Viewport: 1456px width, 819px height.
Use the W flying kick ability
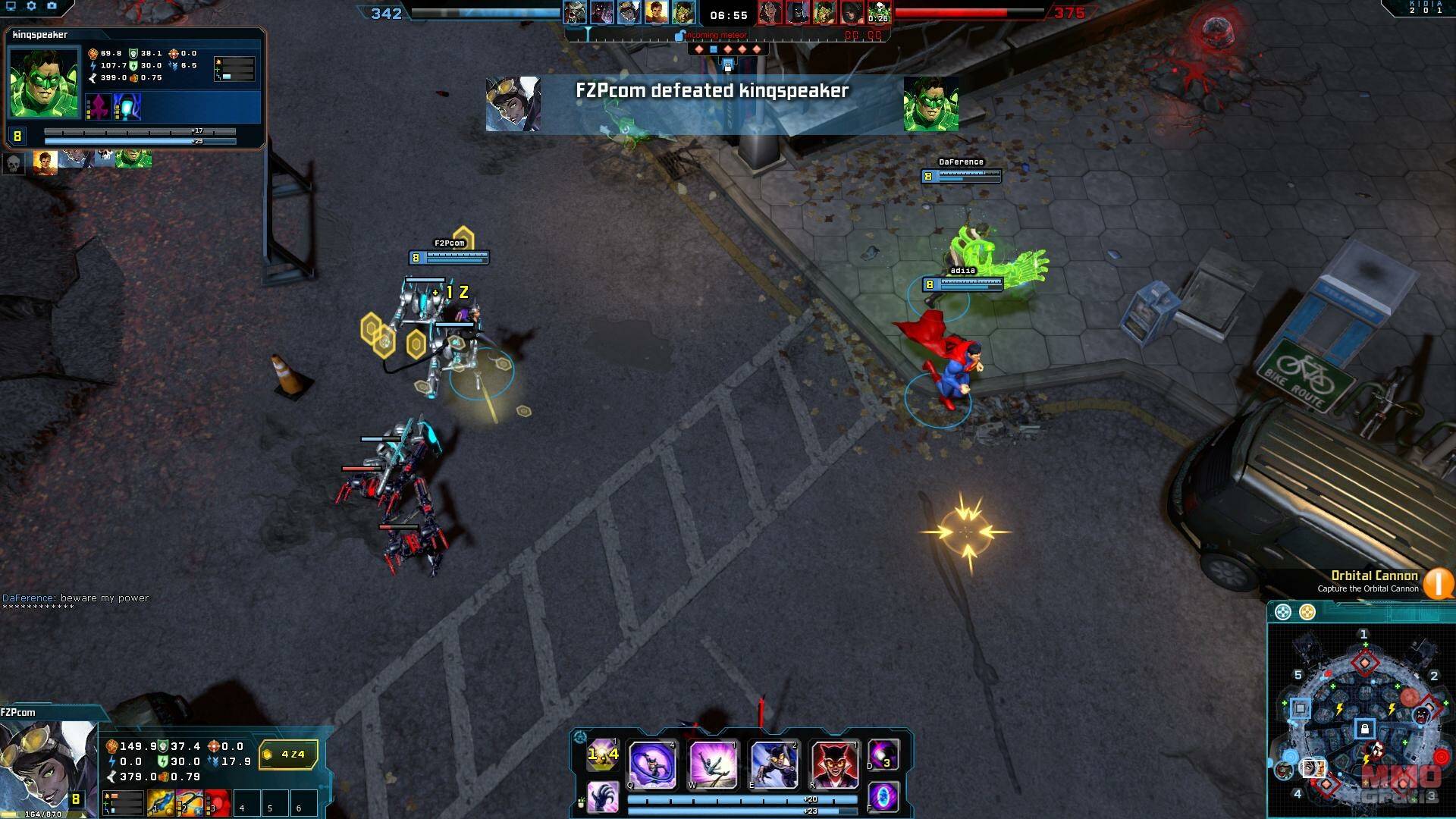coord(713,764)
